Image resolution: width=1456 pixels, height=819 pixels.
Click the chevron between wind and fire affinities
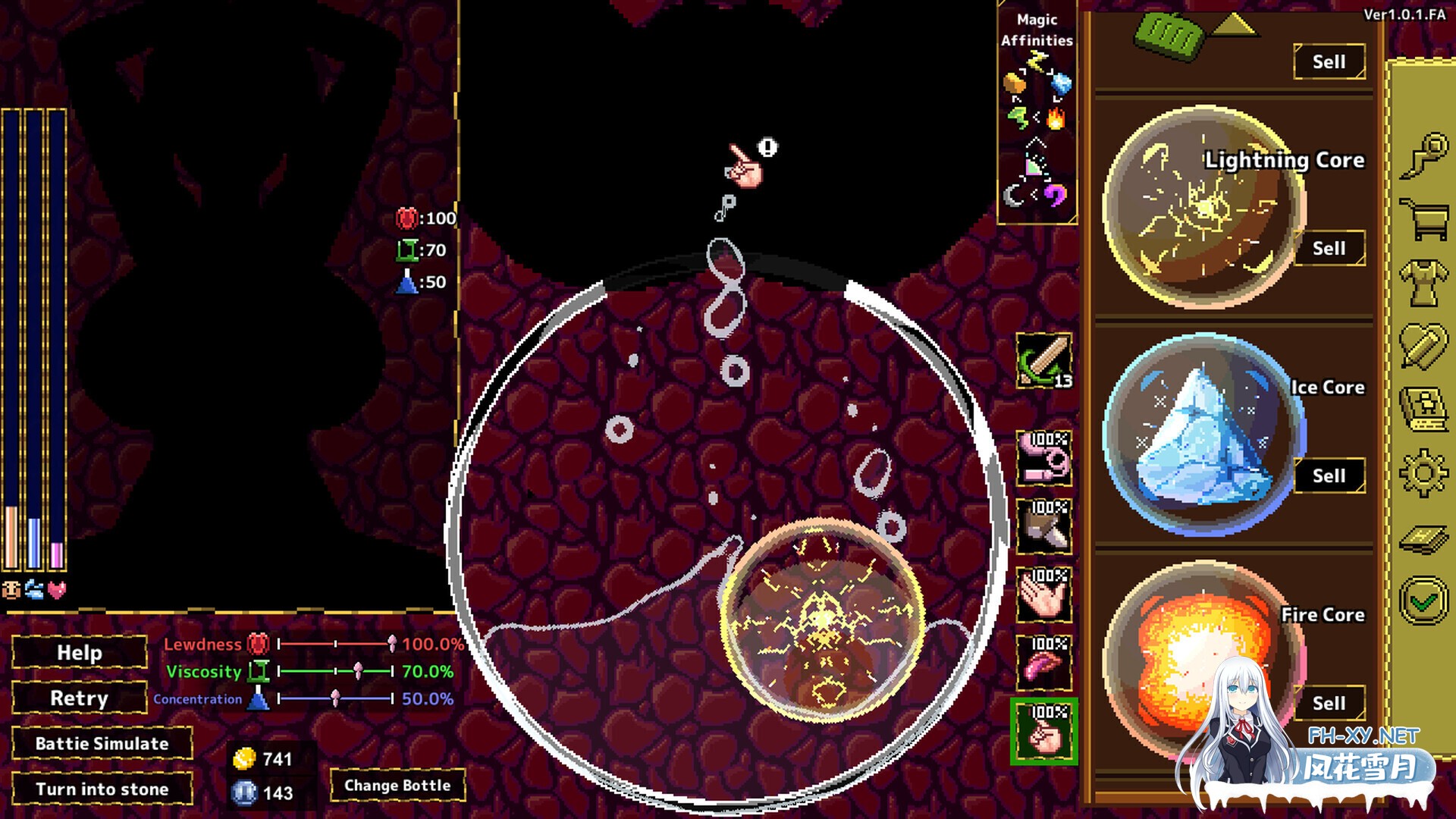click(x=1034, y=115)
